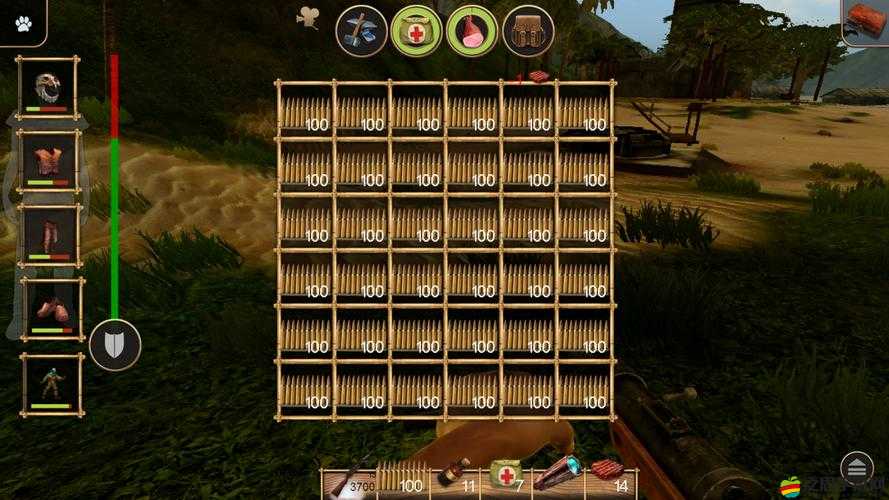Click the round eject arrow button
The width and height of the screenshot is (889, 500).
coord(857,467)
